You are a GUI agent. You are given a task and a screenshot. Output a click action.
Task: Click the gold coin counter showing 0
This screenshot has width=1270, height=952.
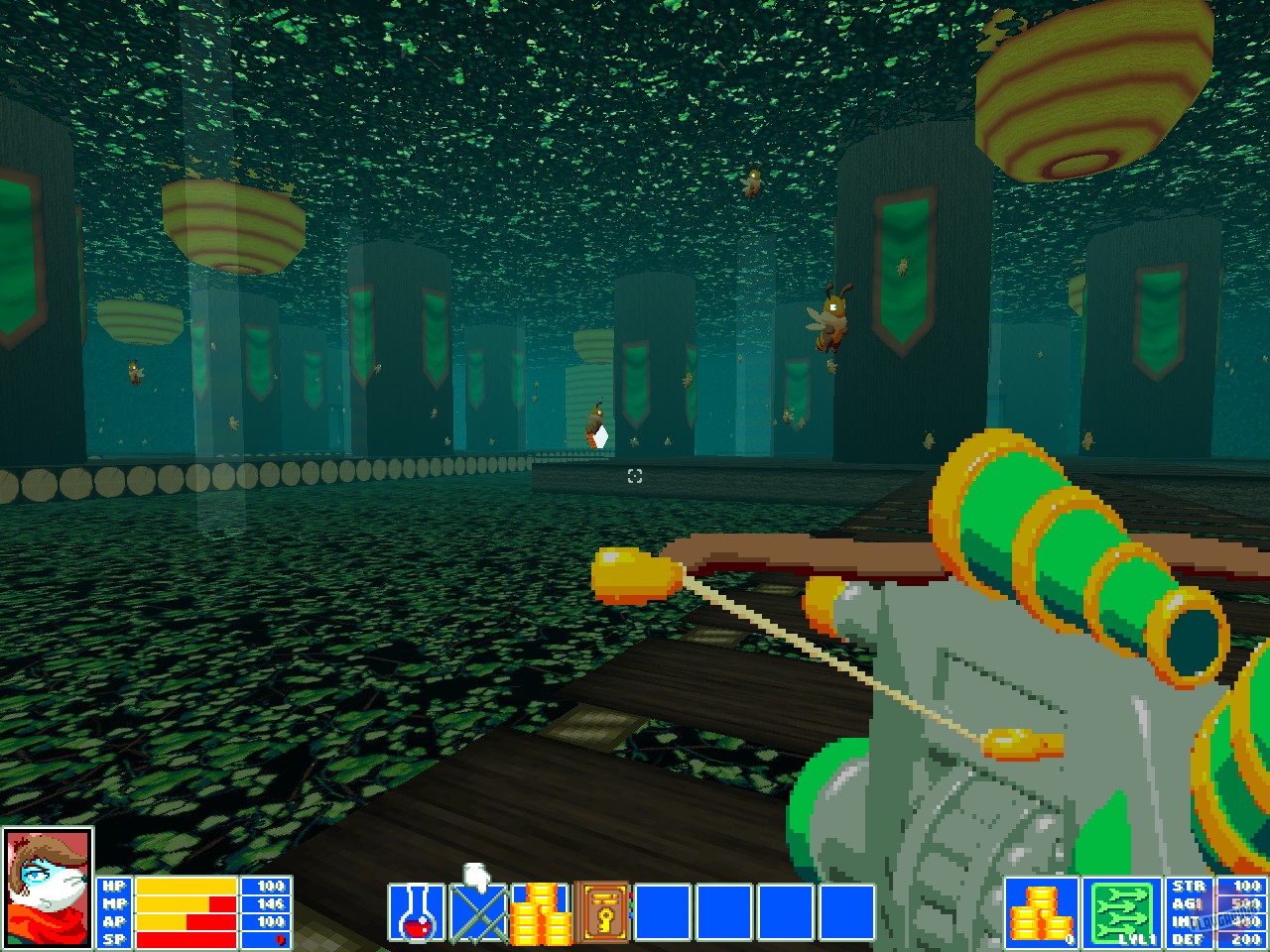1042,910
